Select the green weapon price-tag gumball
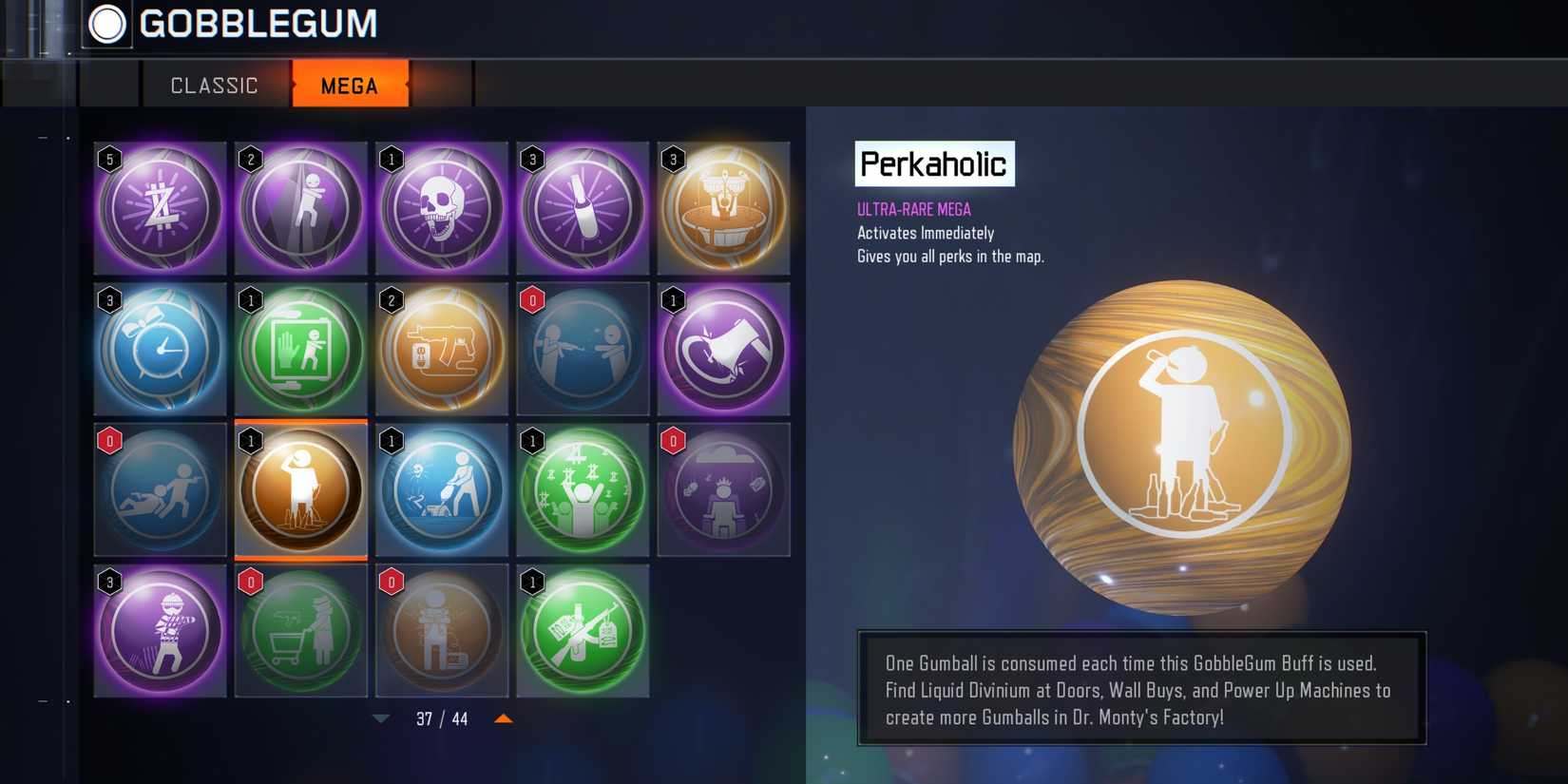The image size is (1568, 784). (x=583, y=630)
